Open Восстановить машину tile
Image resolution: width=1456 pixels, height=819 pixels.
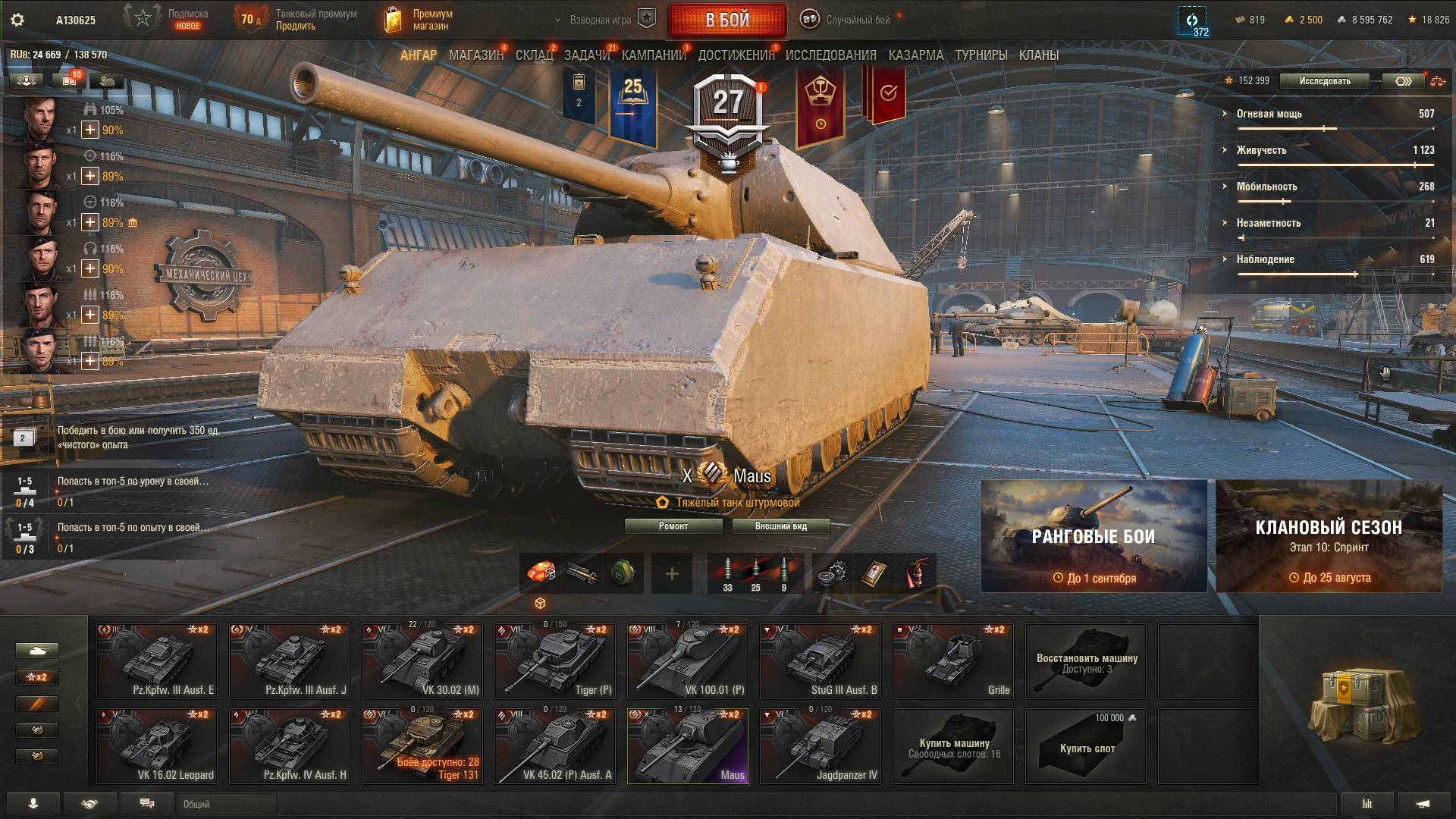[x=1085, y=661]
